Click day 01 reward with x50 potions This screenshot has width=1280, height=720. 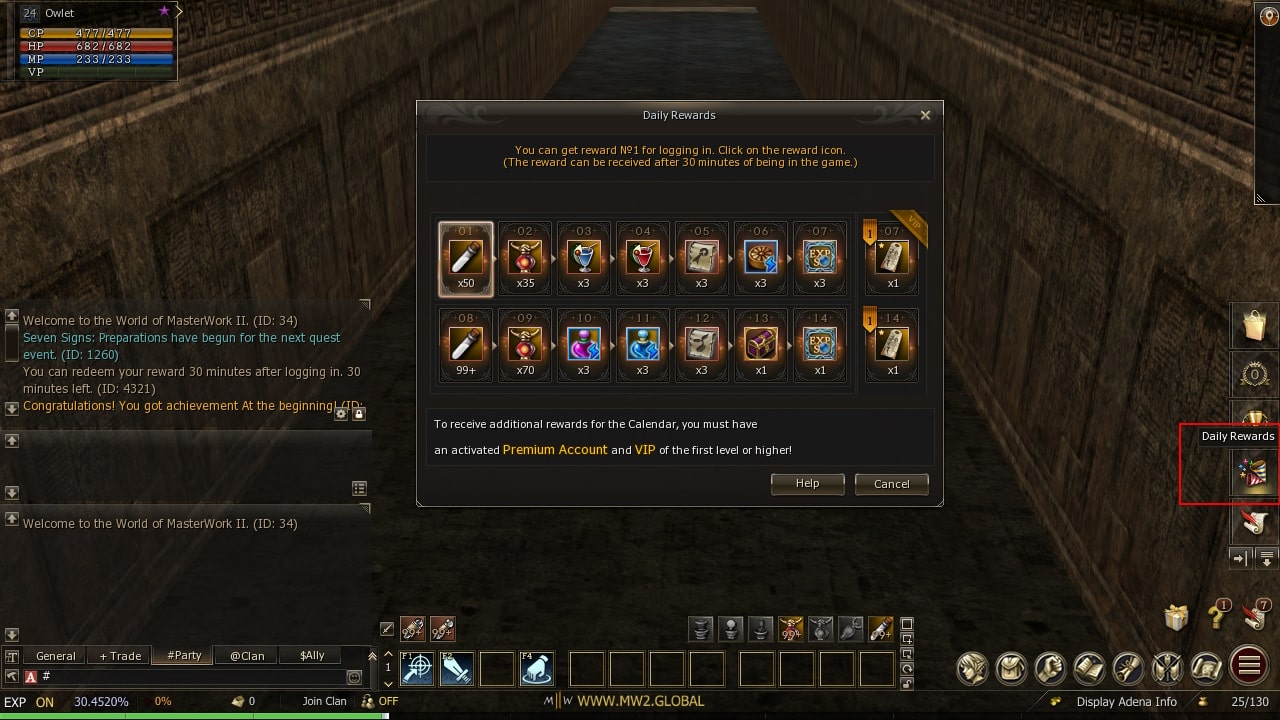tap(465, 258)
